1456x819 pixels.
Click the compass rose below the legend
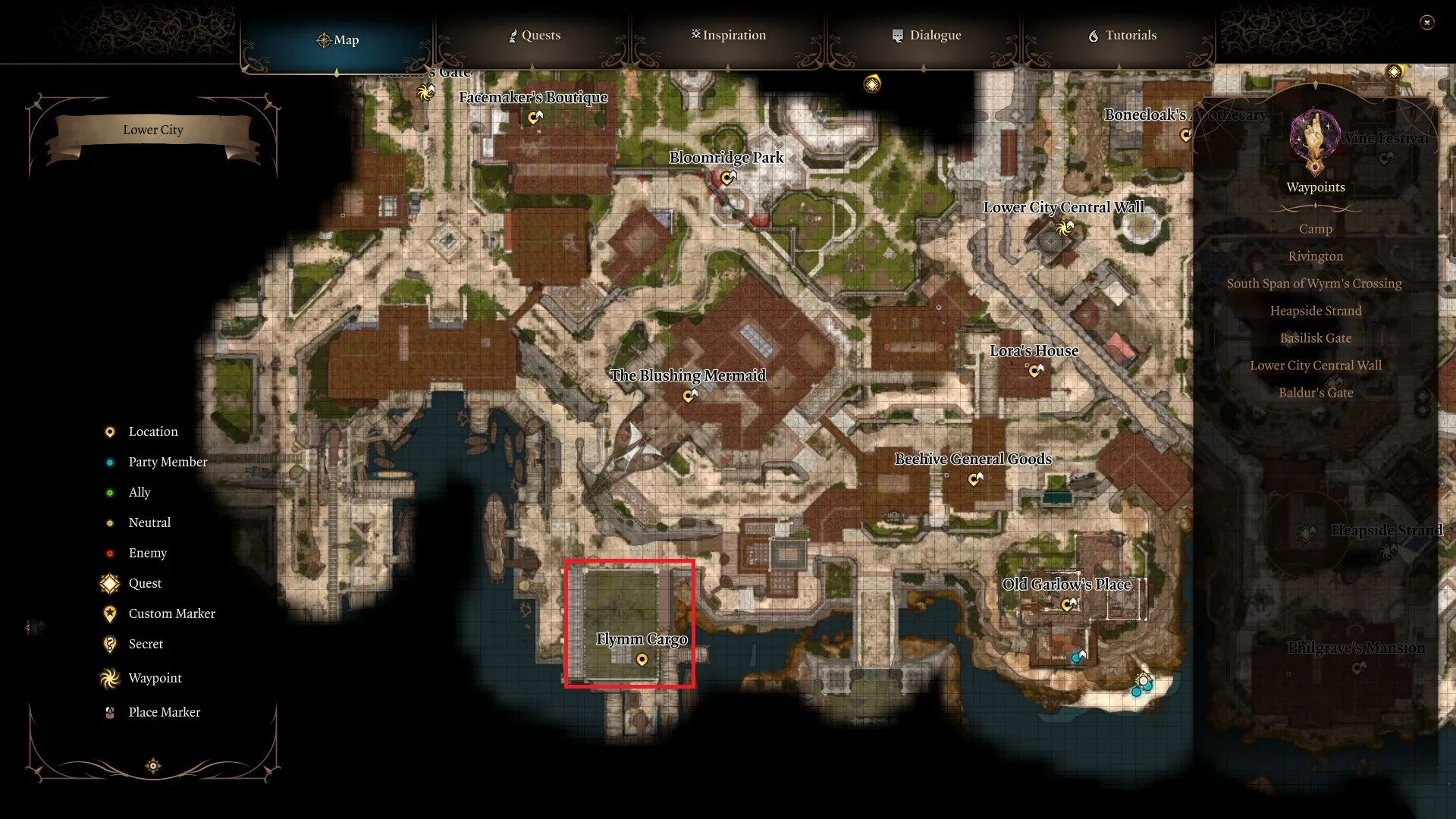152,766
